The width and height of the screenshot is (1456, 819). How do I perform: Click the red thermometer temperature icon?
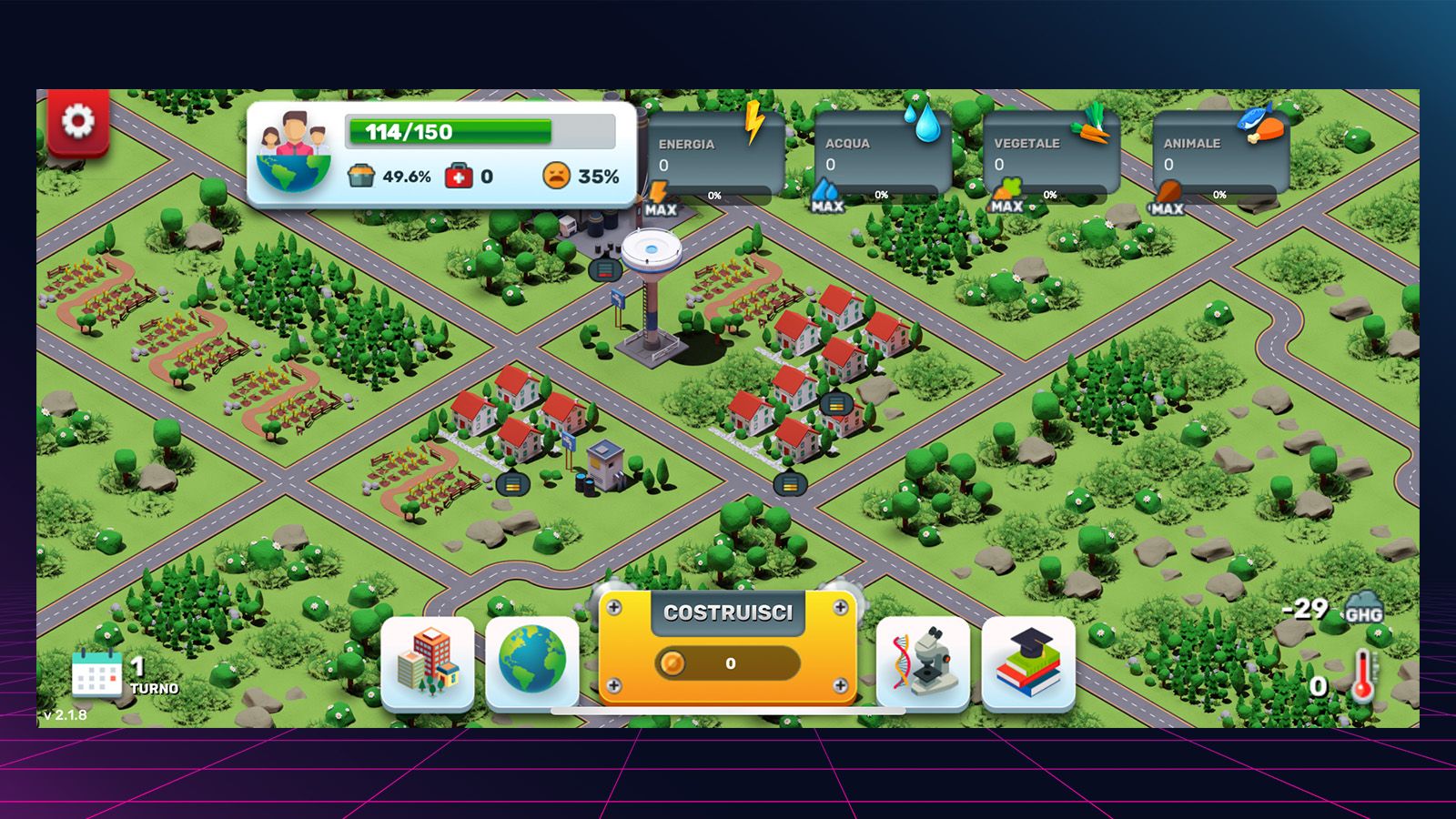pyautogui.click(x=1362, y=677)
